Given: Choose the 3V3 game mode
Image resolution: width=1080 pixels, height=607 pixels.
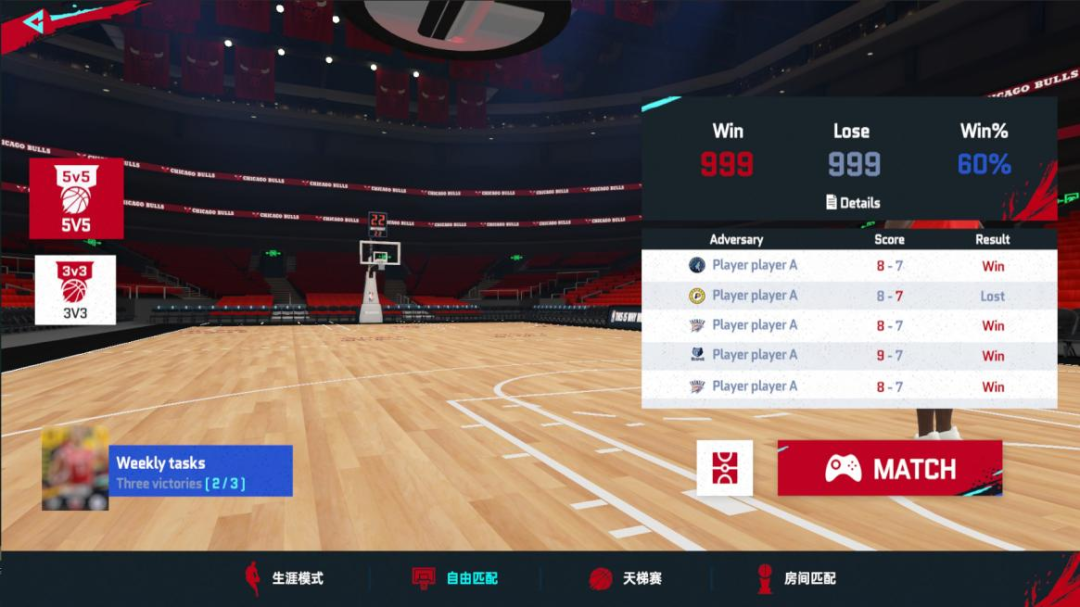Looking at the screenshot, I should click(x=75, y=290).
